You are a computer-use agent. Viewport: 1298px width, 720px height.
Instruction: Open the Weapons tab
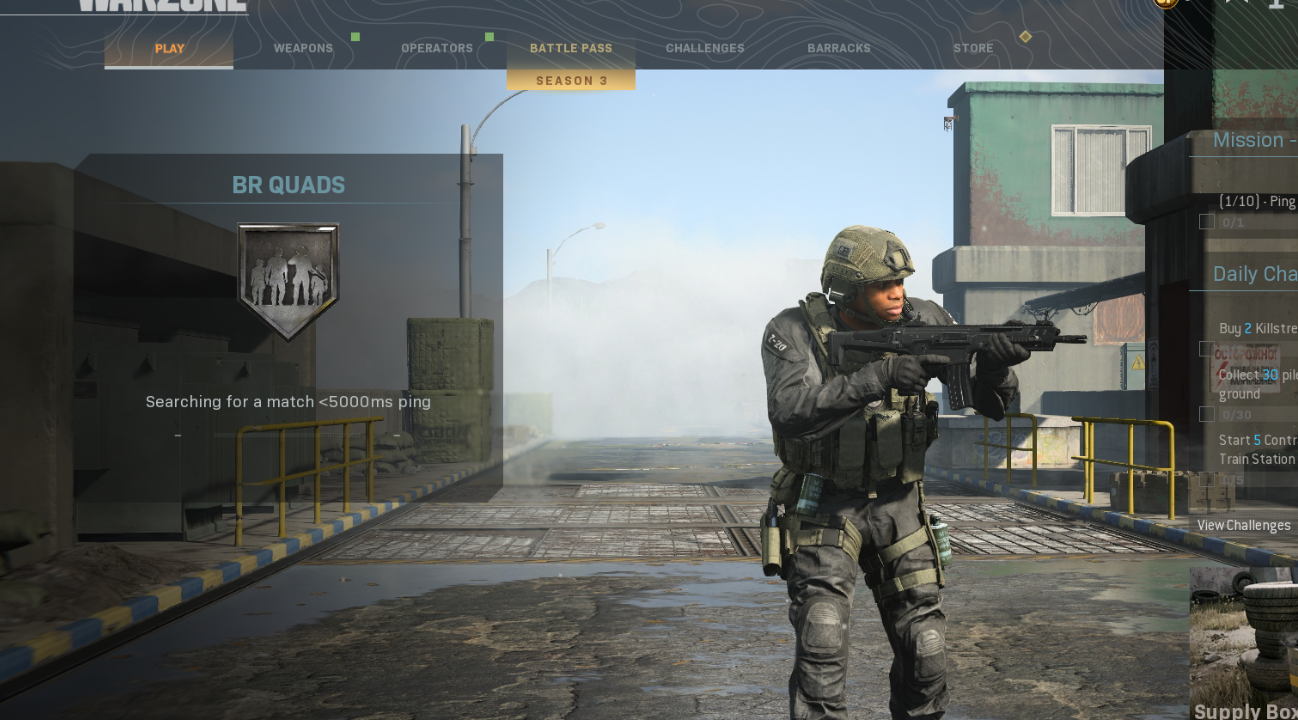[303, 48]
